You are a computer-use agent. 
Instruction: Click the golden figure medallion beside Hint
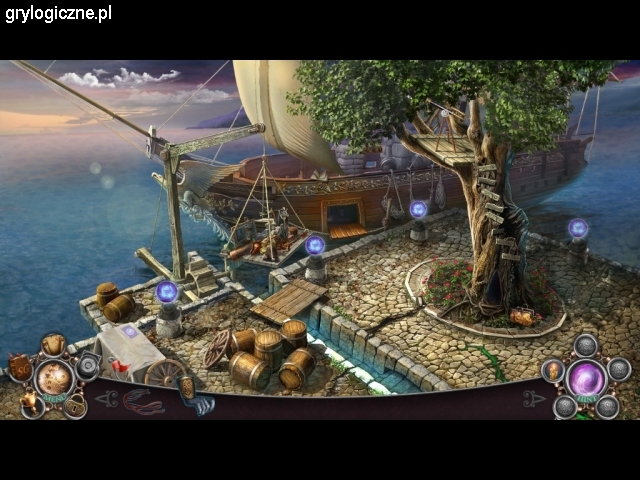[553, 372]
